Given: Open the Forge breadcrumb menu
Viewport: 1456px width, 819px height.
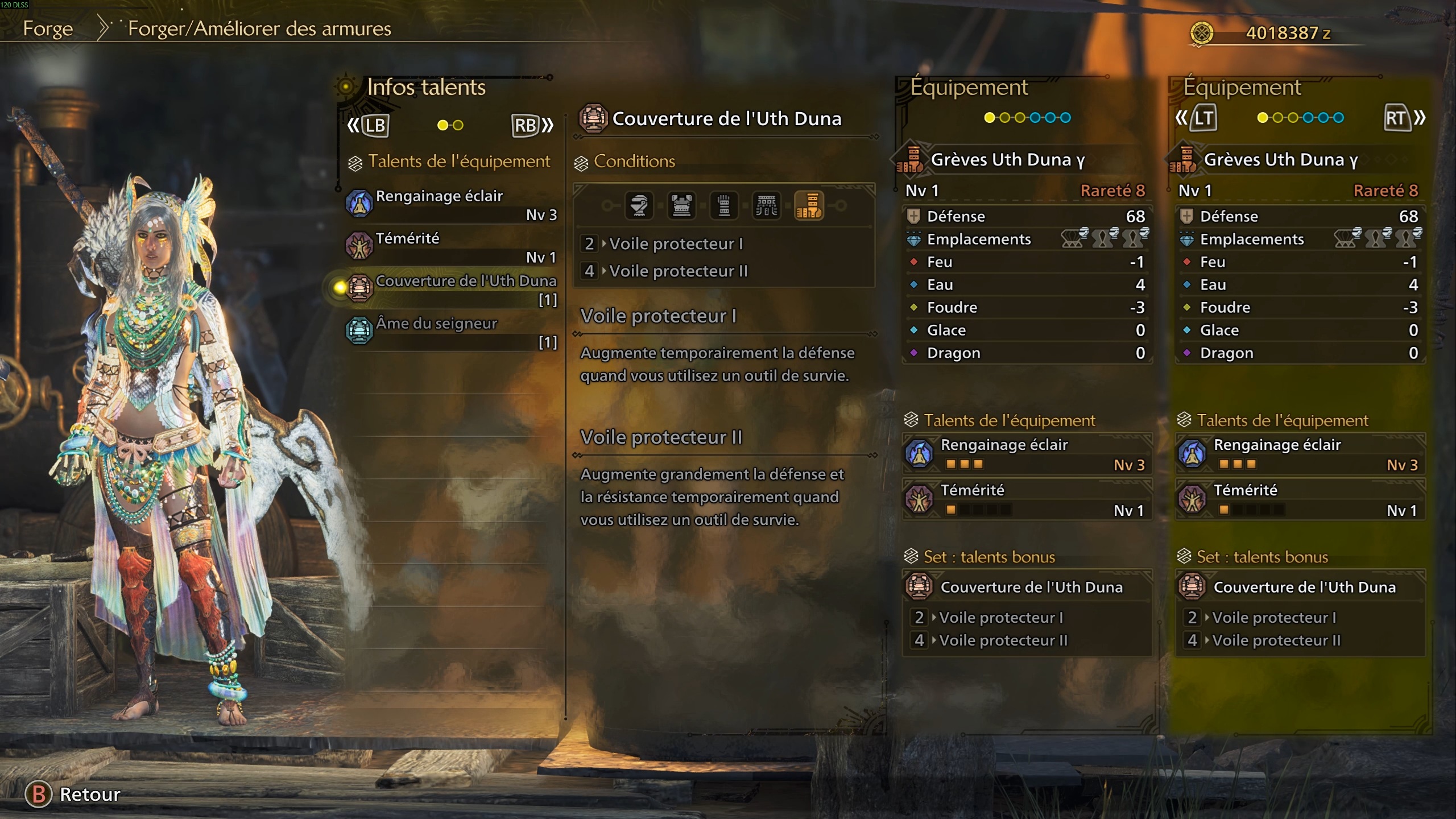Looking at the screenshot, I should pyautogui.click(x=48, y=28).
